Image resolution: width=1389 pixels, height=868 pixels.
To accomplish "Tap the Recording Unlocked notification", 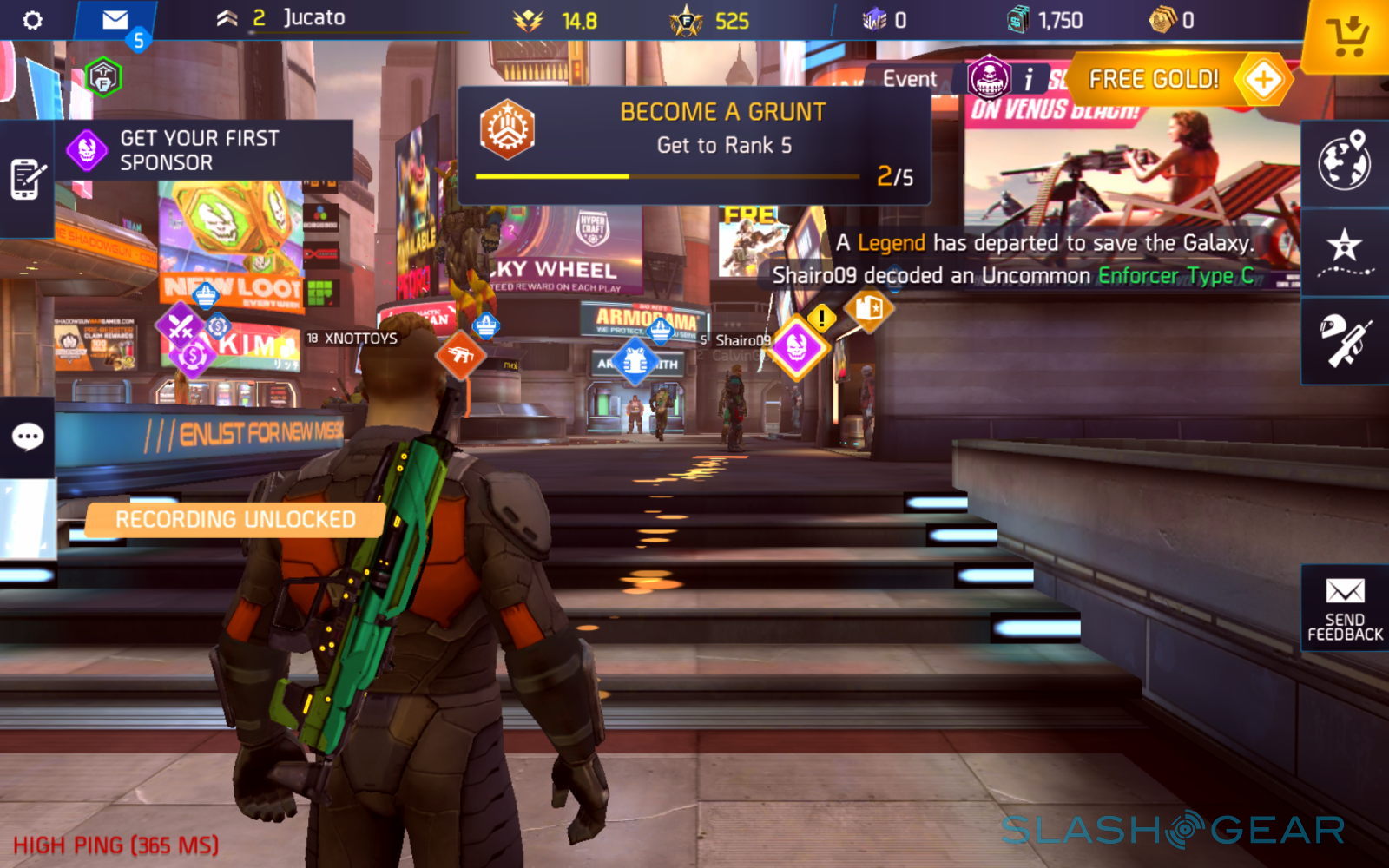I will coord(235,520).
